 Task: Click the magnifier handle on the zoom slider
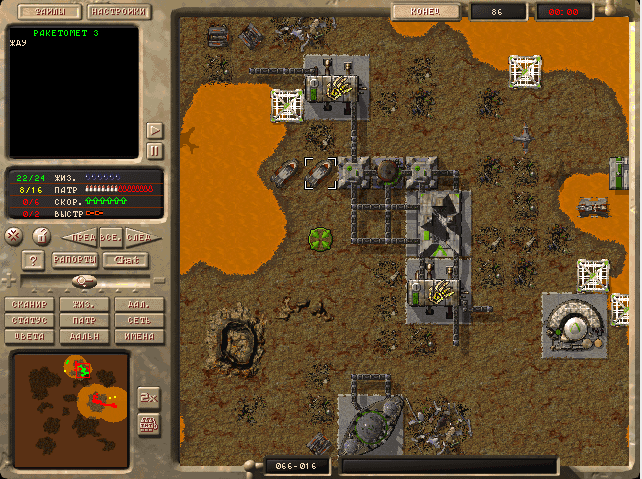(85, 282)
